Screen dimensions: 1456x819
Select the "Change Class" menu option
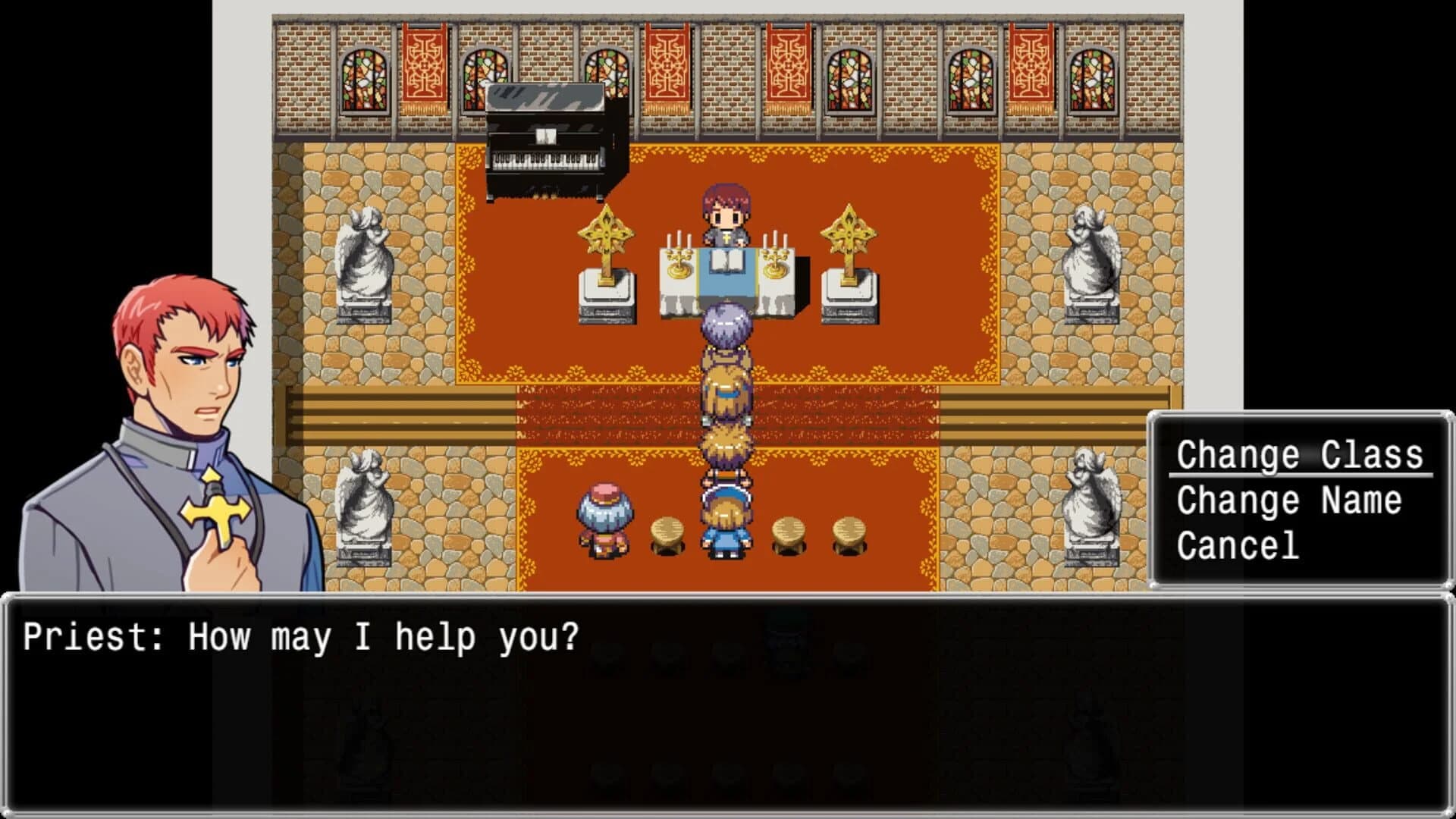pyautogui.click(x=1301, y=455)
